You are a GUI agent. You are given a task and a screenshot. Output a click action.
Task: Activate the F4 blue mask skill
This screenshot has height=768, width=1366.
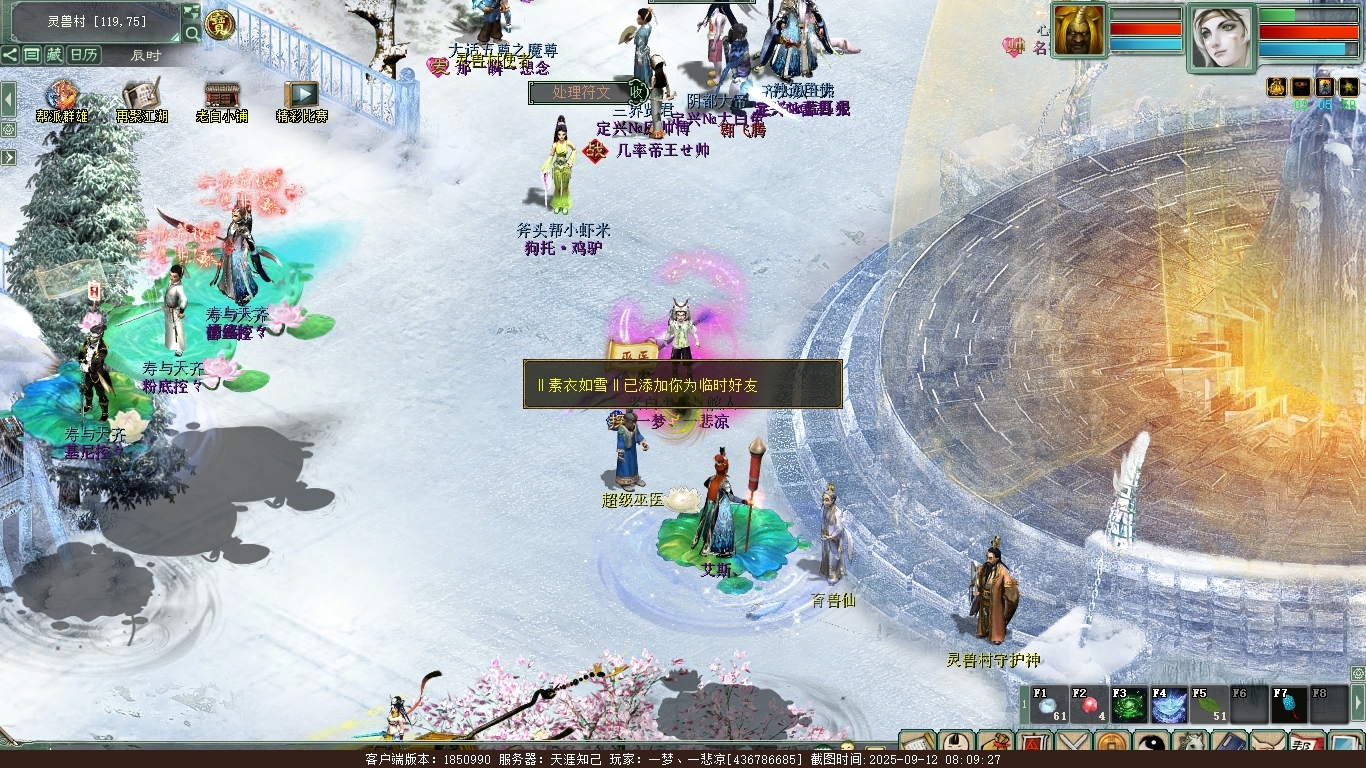pos(1168,704)
